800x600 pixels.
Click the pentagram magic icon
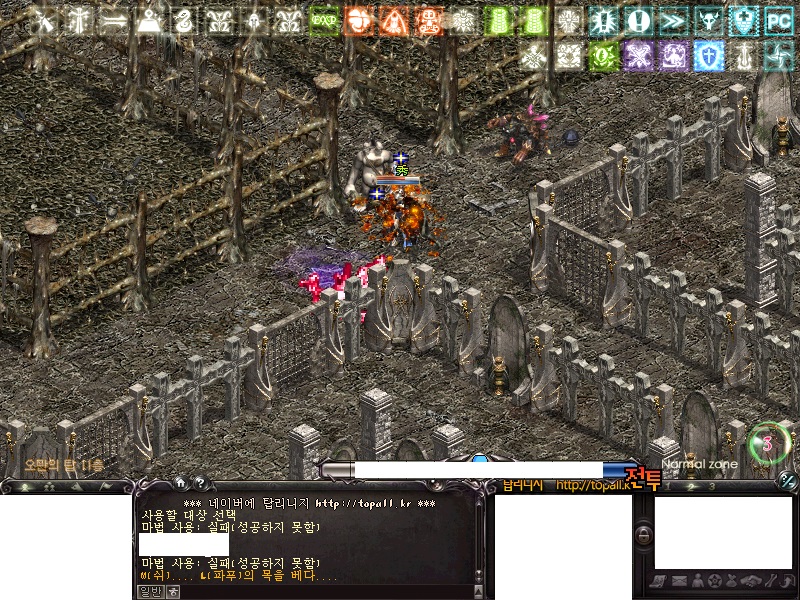coord(714,581)
